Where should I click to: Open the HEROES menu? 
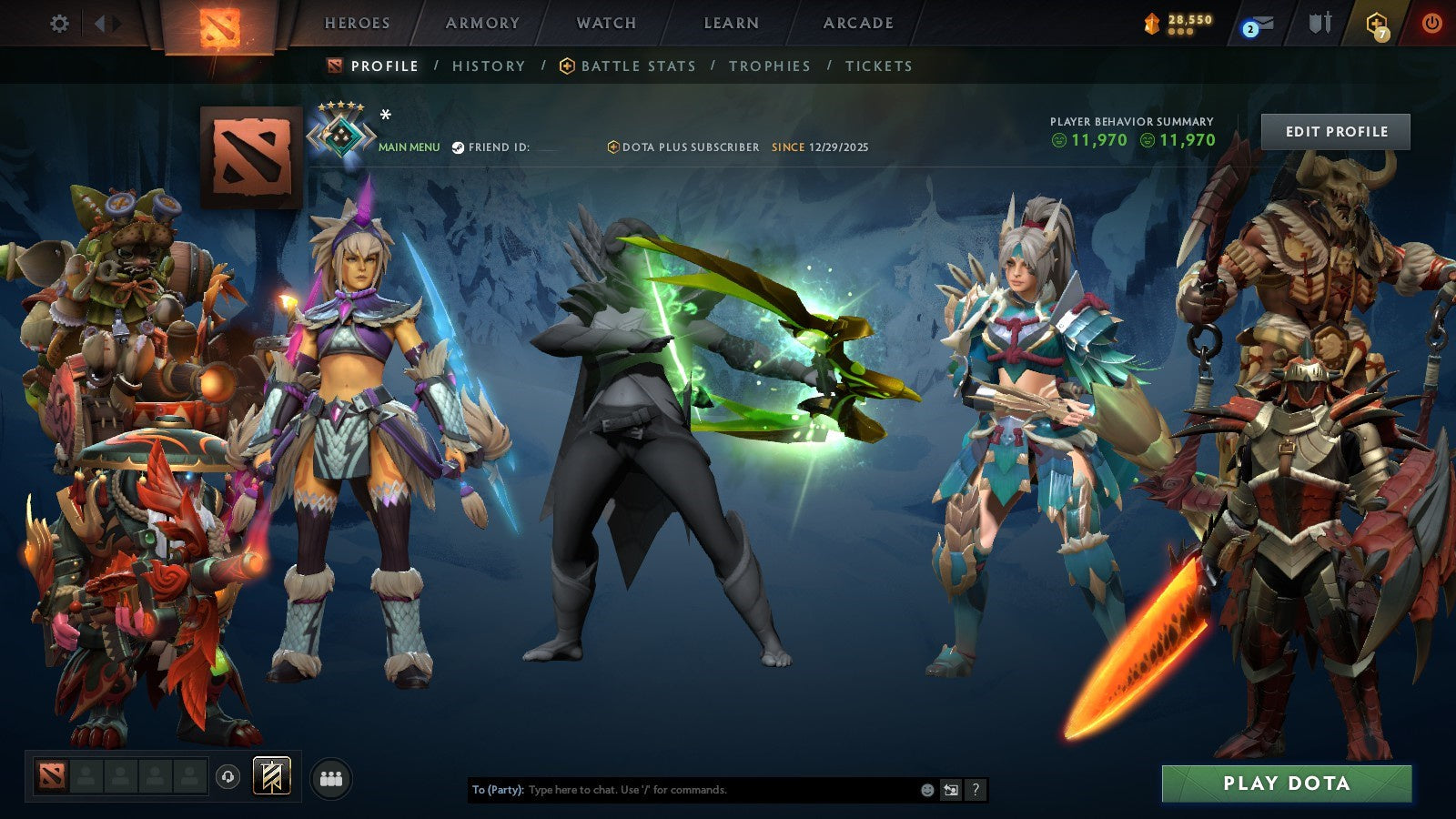tap(357, 24)
